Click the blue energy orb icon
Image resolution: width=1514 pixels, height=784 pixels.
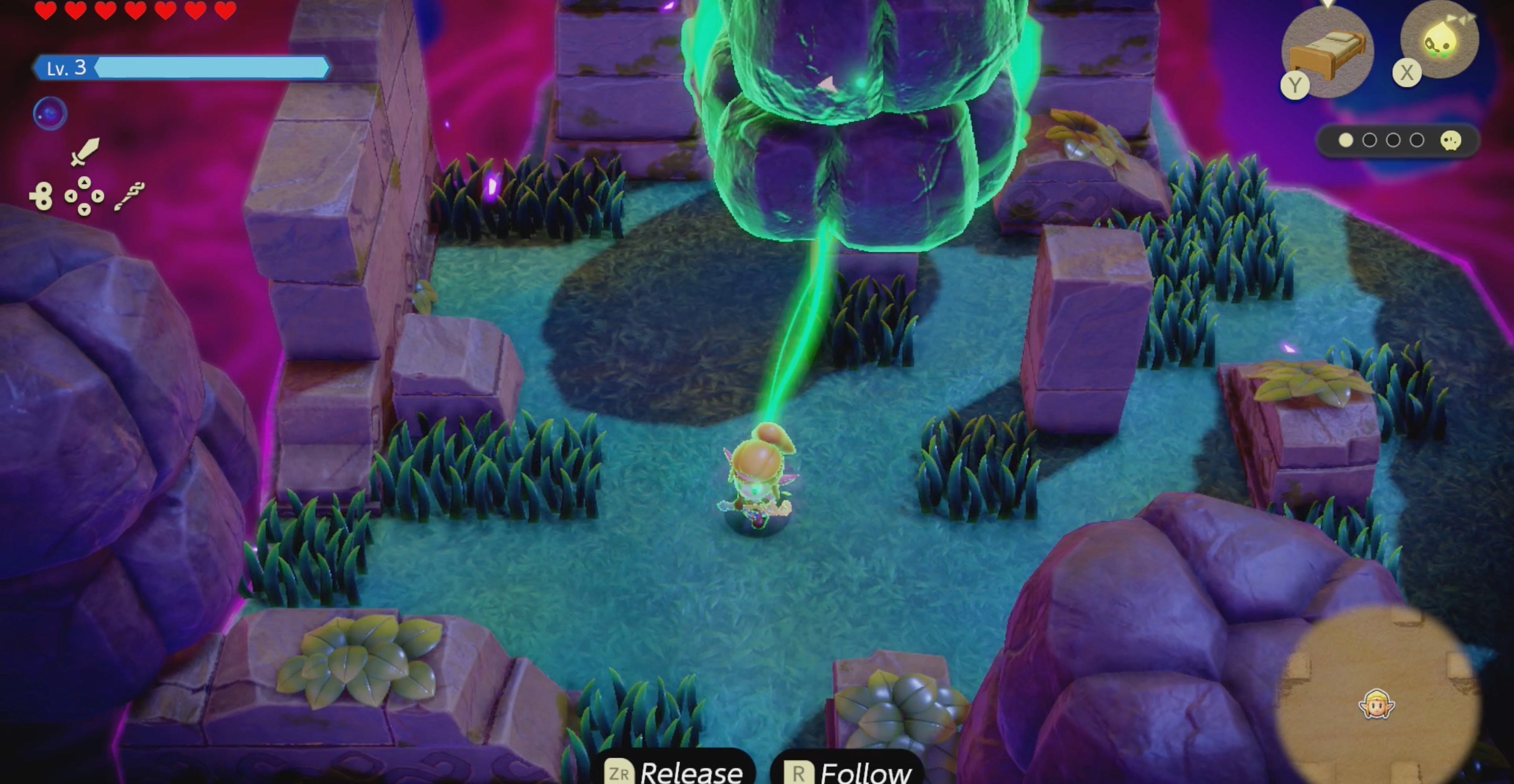click(x=50, y=114)
